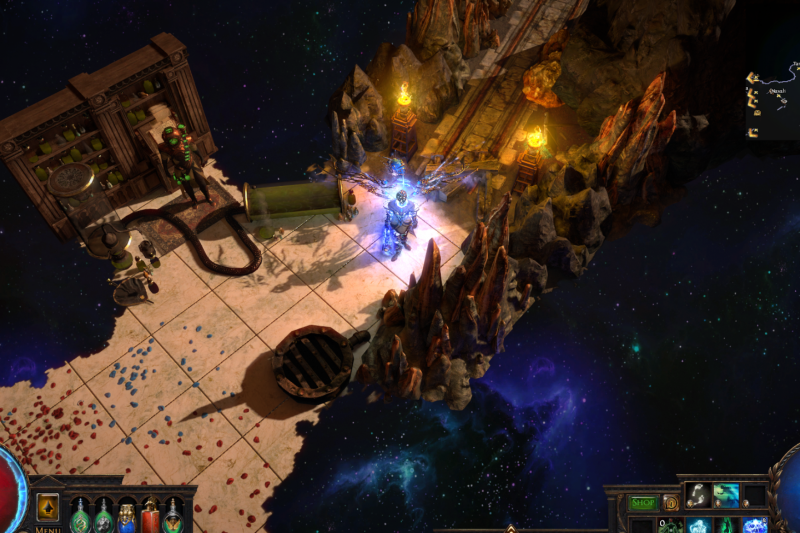The height and width of the screenshot is (533, 800).
Task: Click the orange up-arrow level-up button
Action: pos(47,508)
